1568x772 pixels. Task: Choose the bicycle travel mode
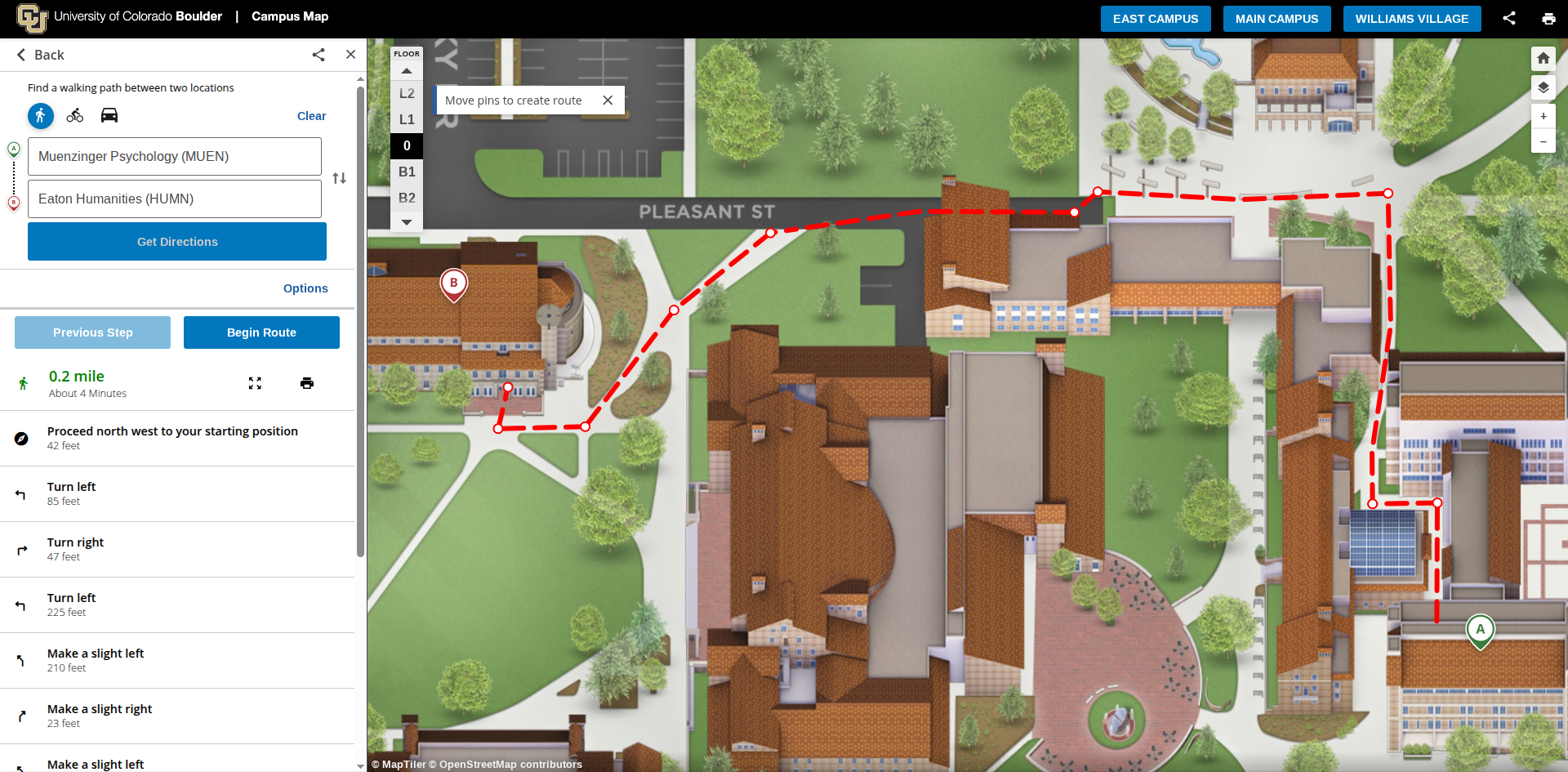(75, 115)
